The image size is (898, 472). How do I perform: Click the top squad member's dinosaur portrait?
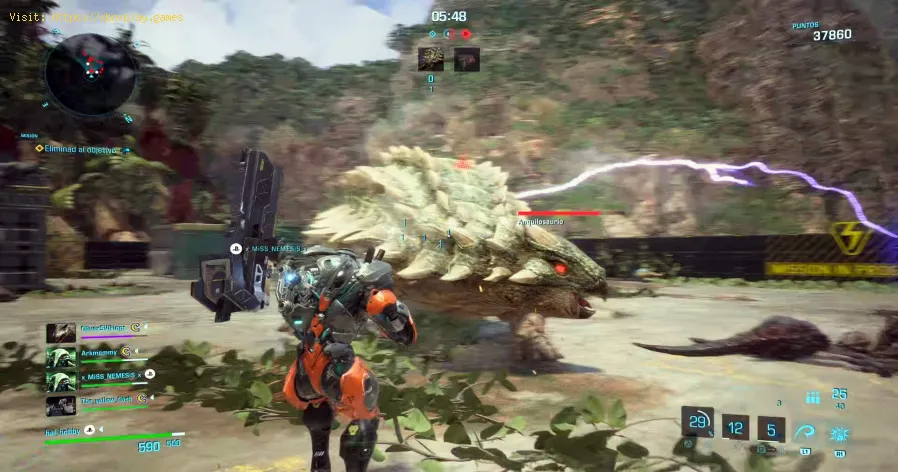[x=61, y=333]
